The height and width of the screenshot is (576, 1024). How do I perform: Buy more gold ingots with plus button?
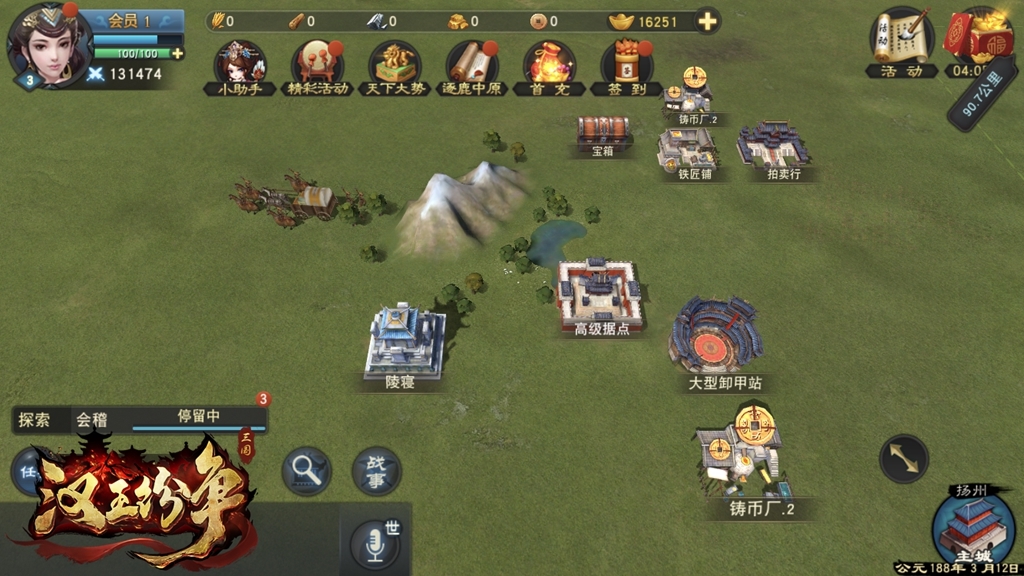tap(708, 21)
